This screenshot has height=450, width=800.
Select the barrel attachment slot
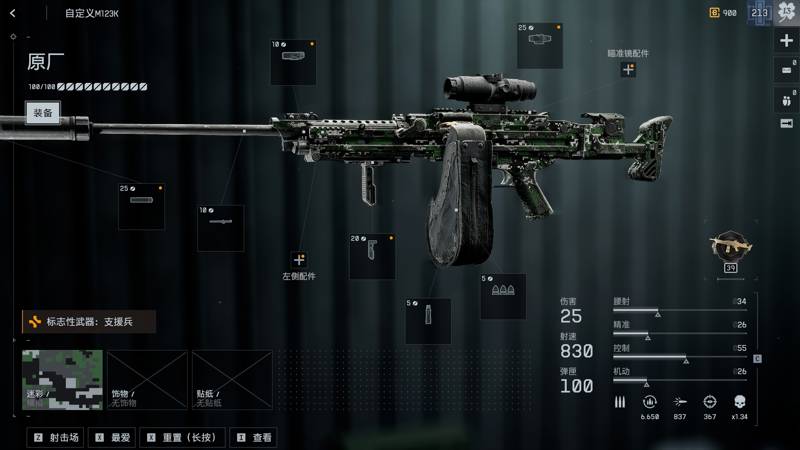tap(220, 228)
